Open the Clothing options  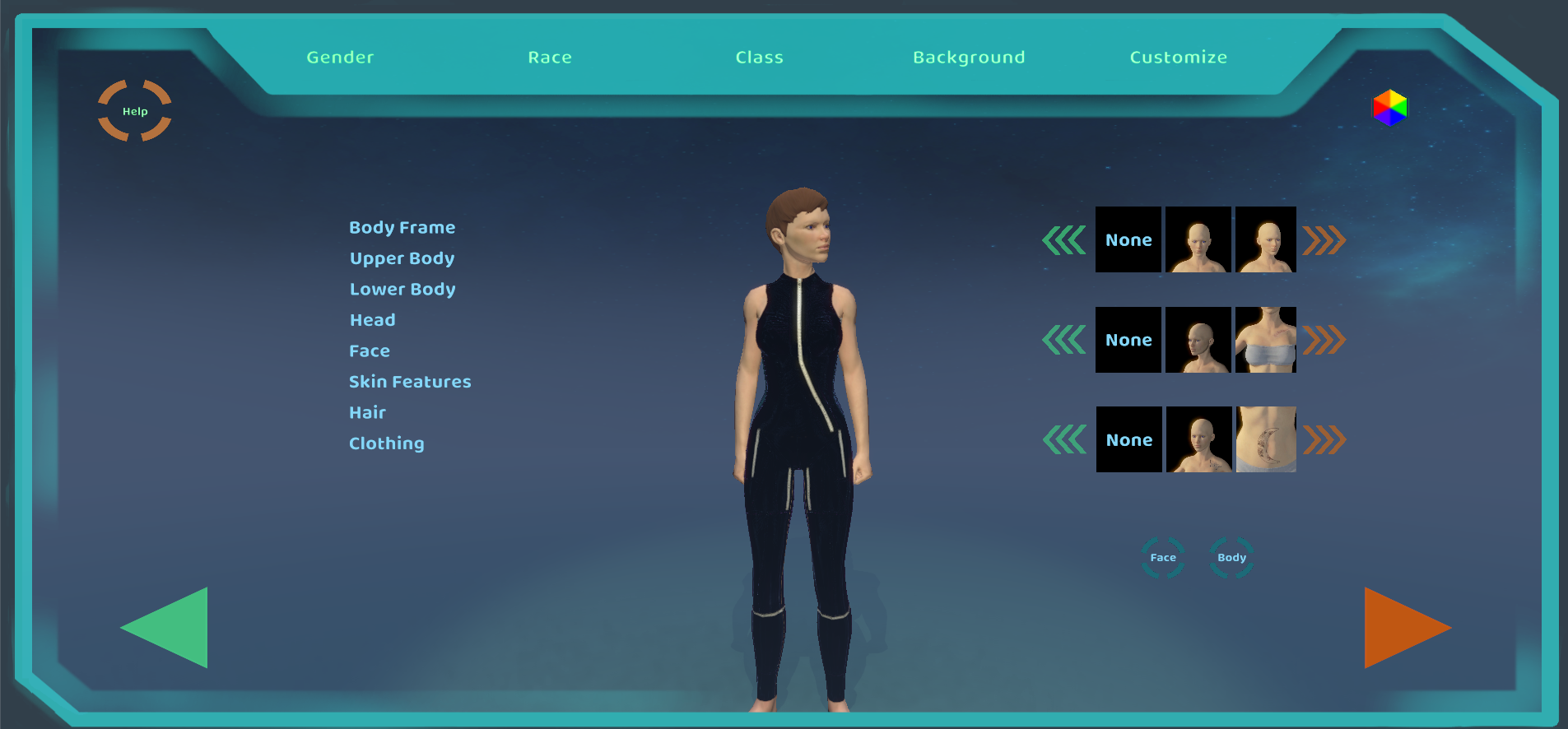pos(387,443)
